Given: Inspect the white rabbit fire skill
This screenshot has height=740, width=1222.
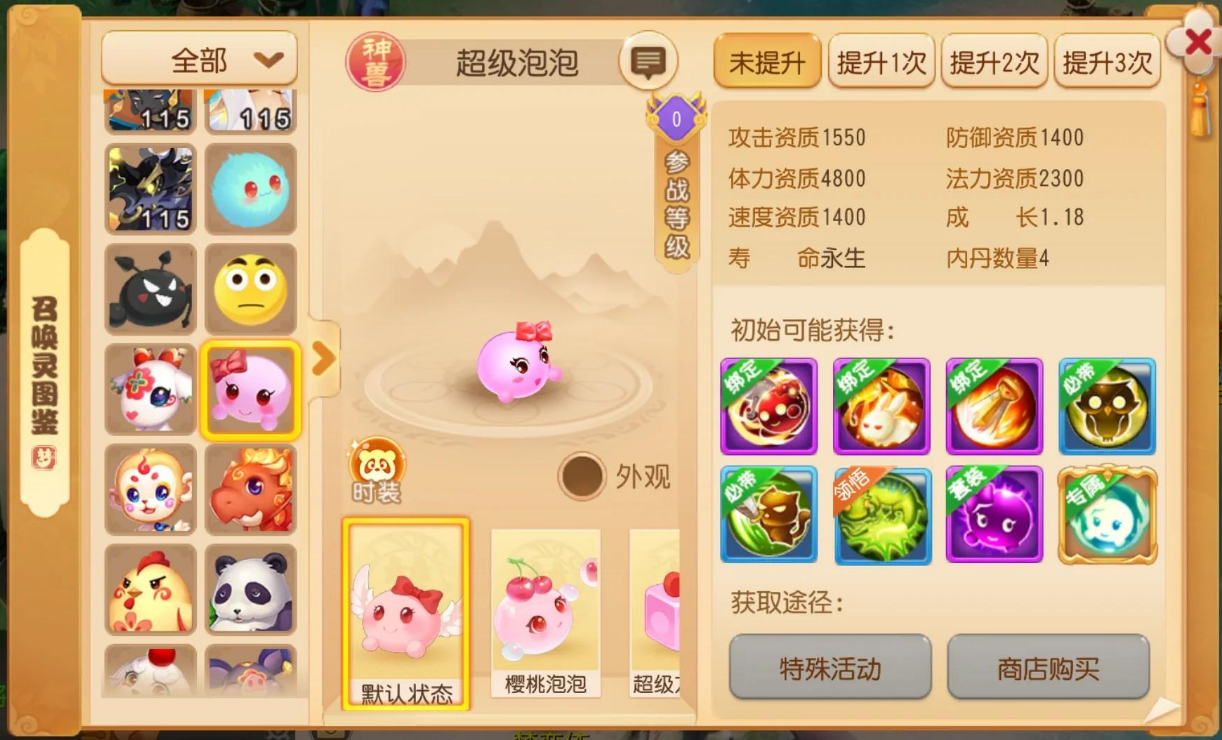Looking at the screenshot, I should click(x=881, y=406).
